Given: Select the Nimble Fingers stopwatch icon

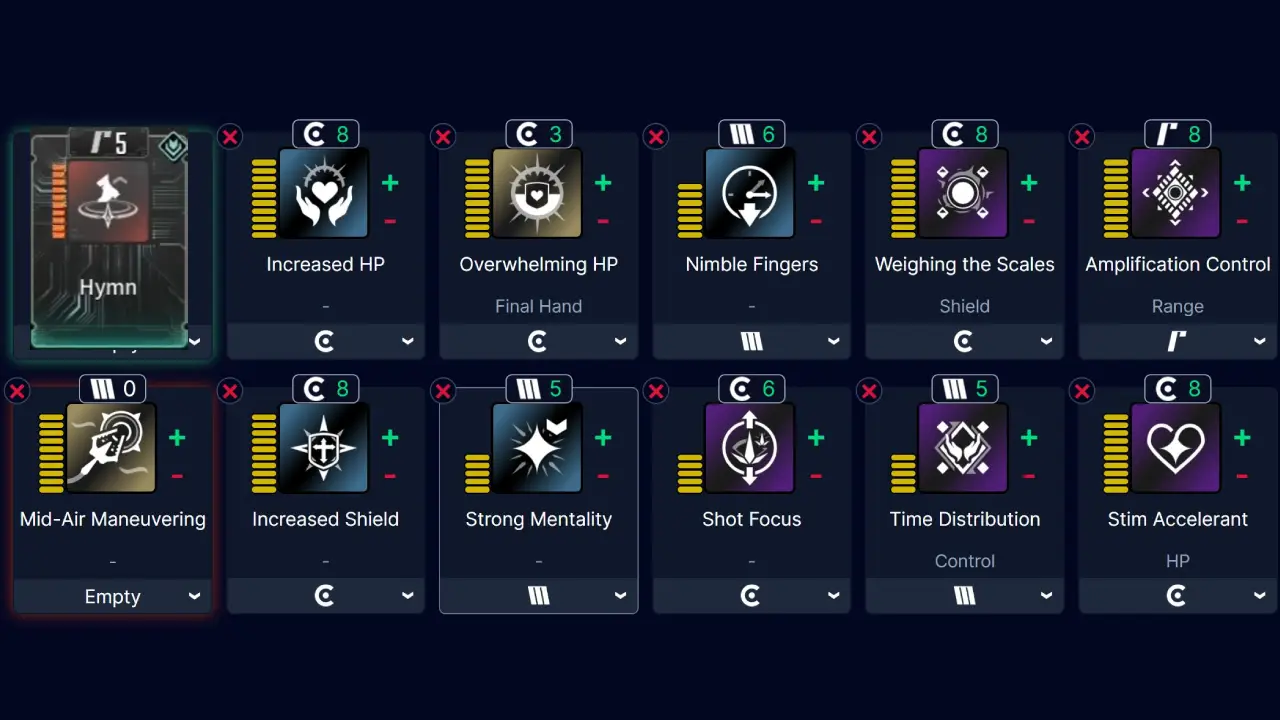Looking at the screenshot, I should pyautogui.click(x=751, y=193).
